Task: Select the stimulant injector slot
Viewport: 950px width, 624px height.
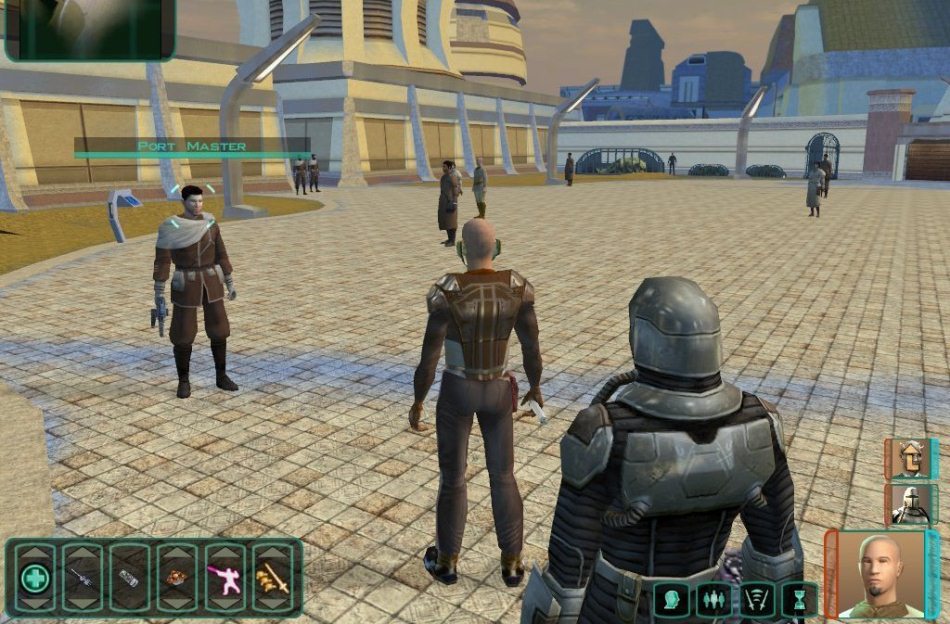Action: pyautogui.click(x=82, y=578)
